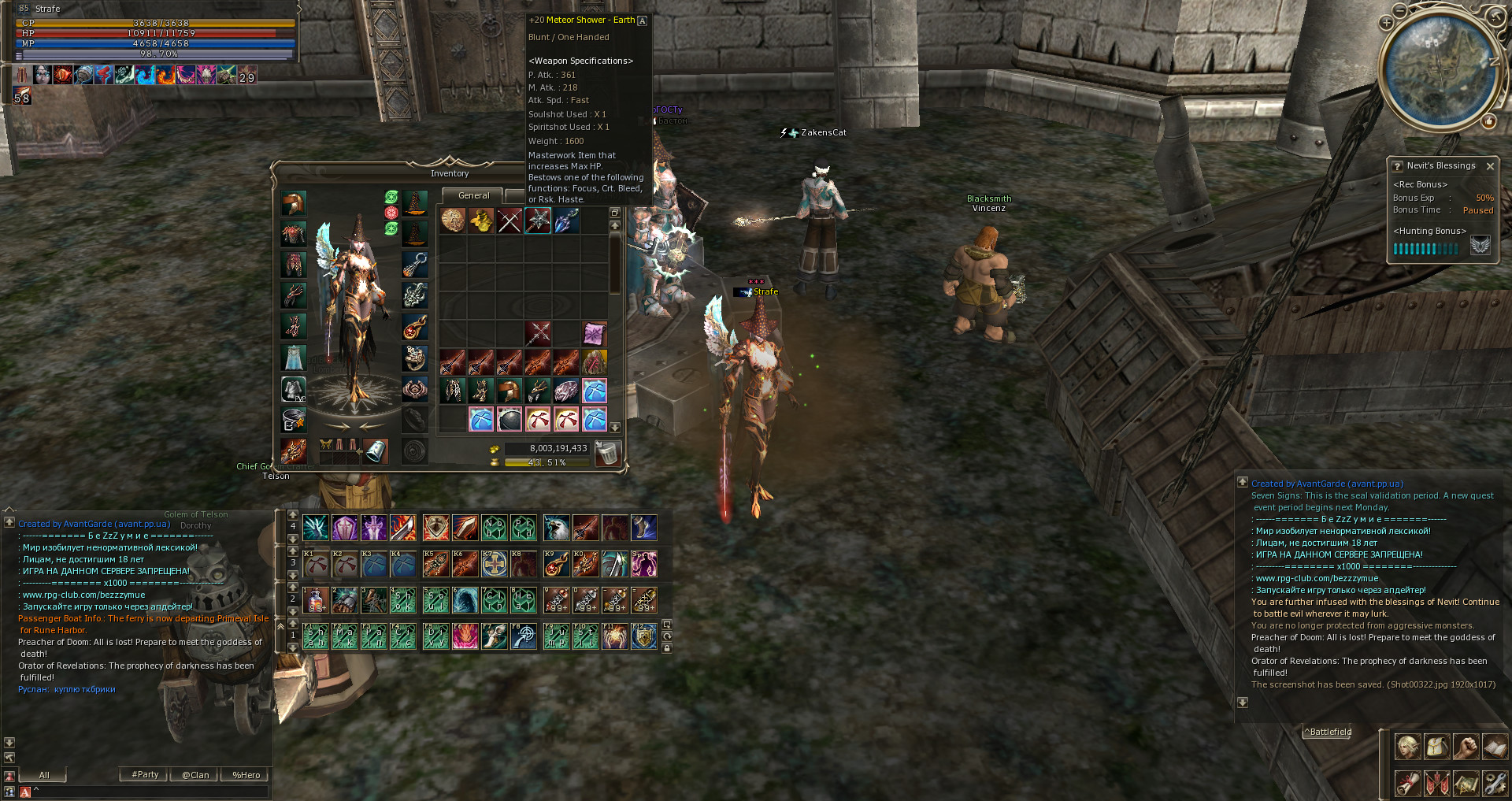This screenshot has height=801, width=1512.
Task: Select the pink scroll item in inventory
Action: 595,334
